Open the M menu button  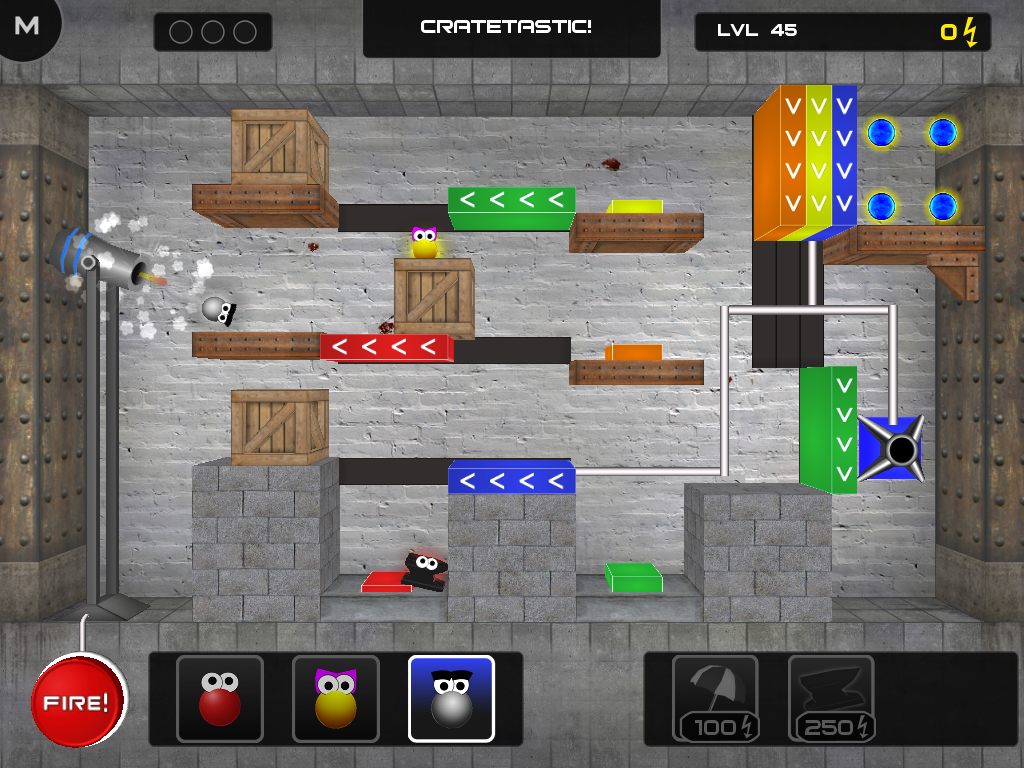pyautogui.click(x=27, y=26)
